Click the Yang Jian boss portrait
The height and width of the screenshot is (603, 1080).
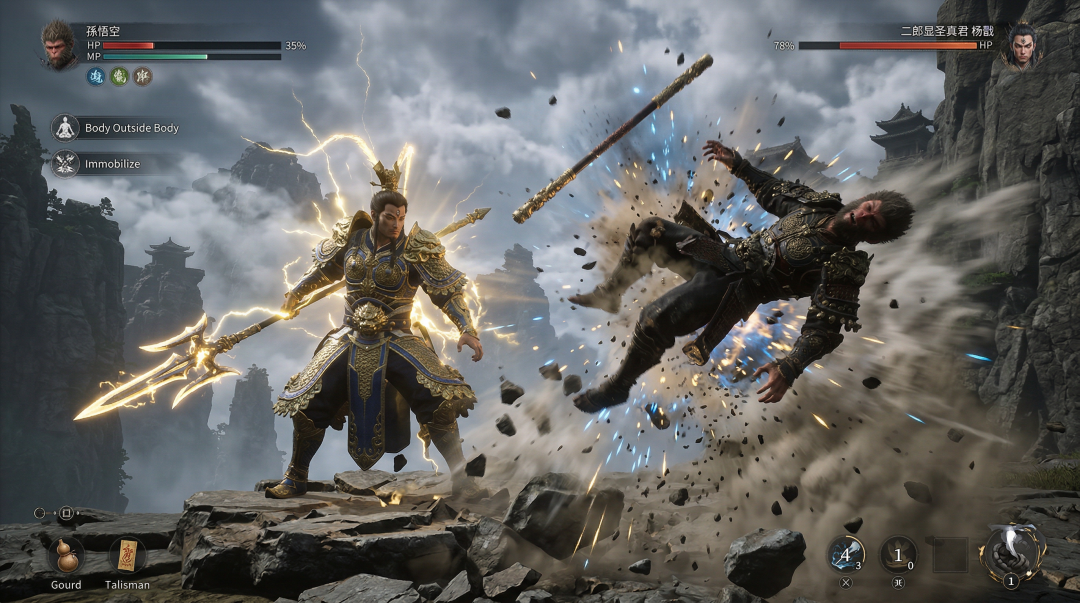tap(1020, 45)
